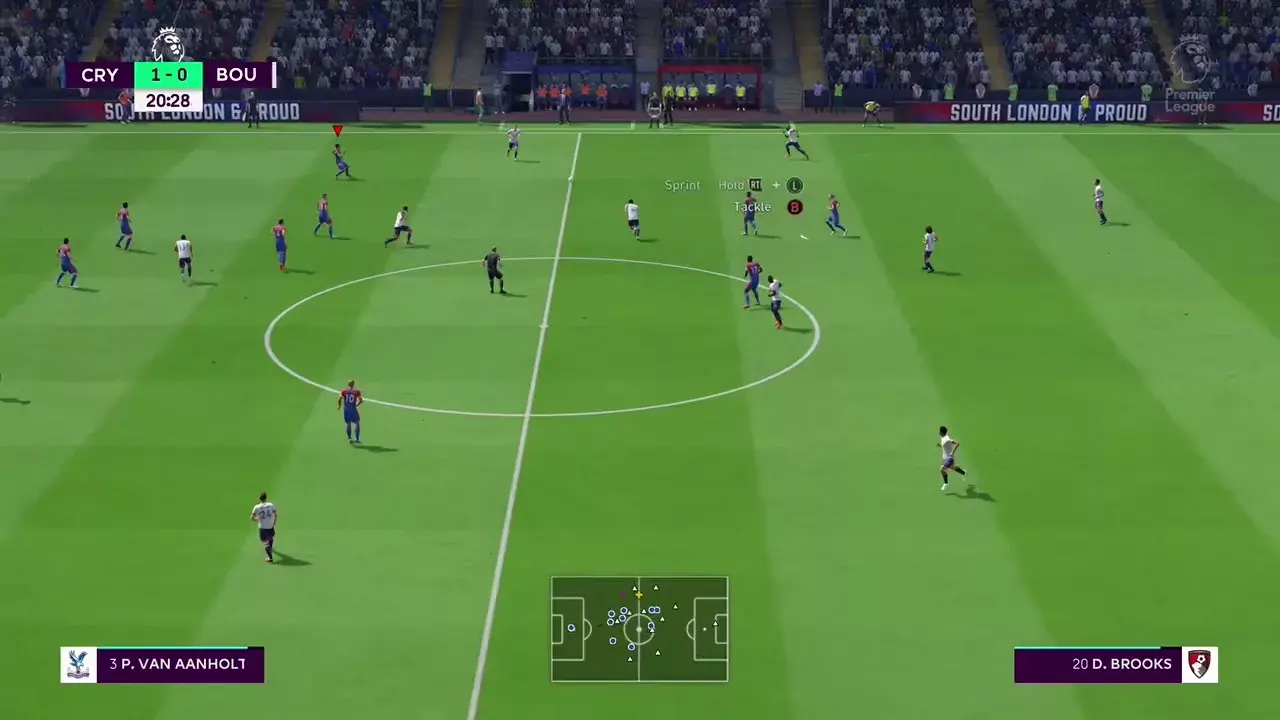Click the CRY team label on scoreboard
Image resolution: width=1280 pixels, height=720 pixels.
pos(100,75)
